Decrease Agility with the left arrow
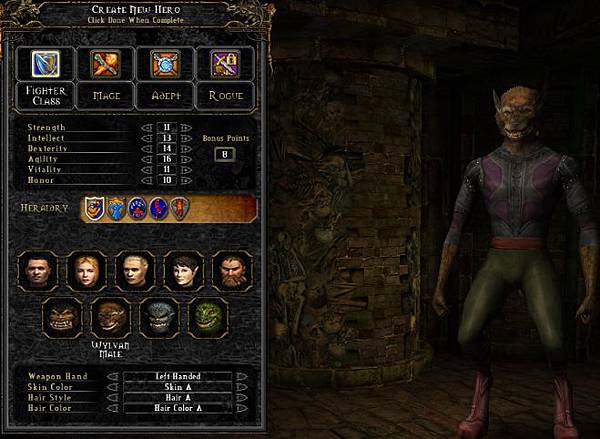The width and height of the screenshot is (600, 439). pos(145,161)
